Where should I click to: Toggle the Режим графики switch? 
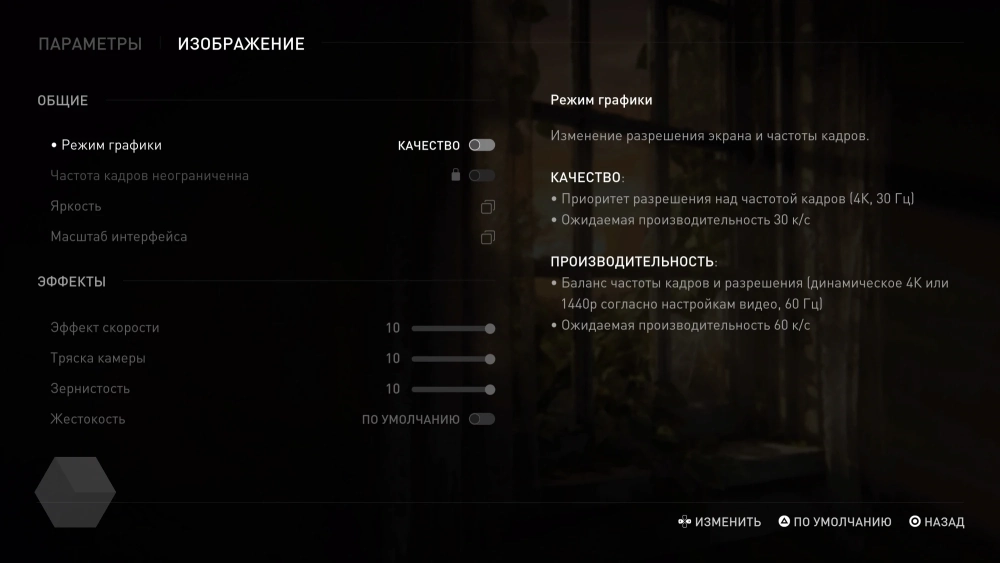point(482,145)
